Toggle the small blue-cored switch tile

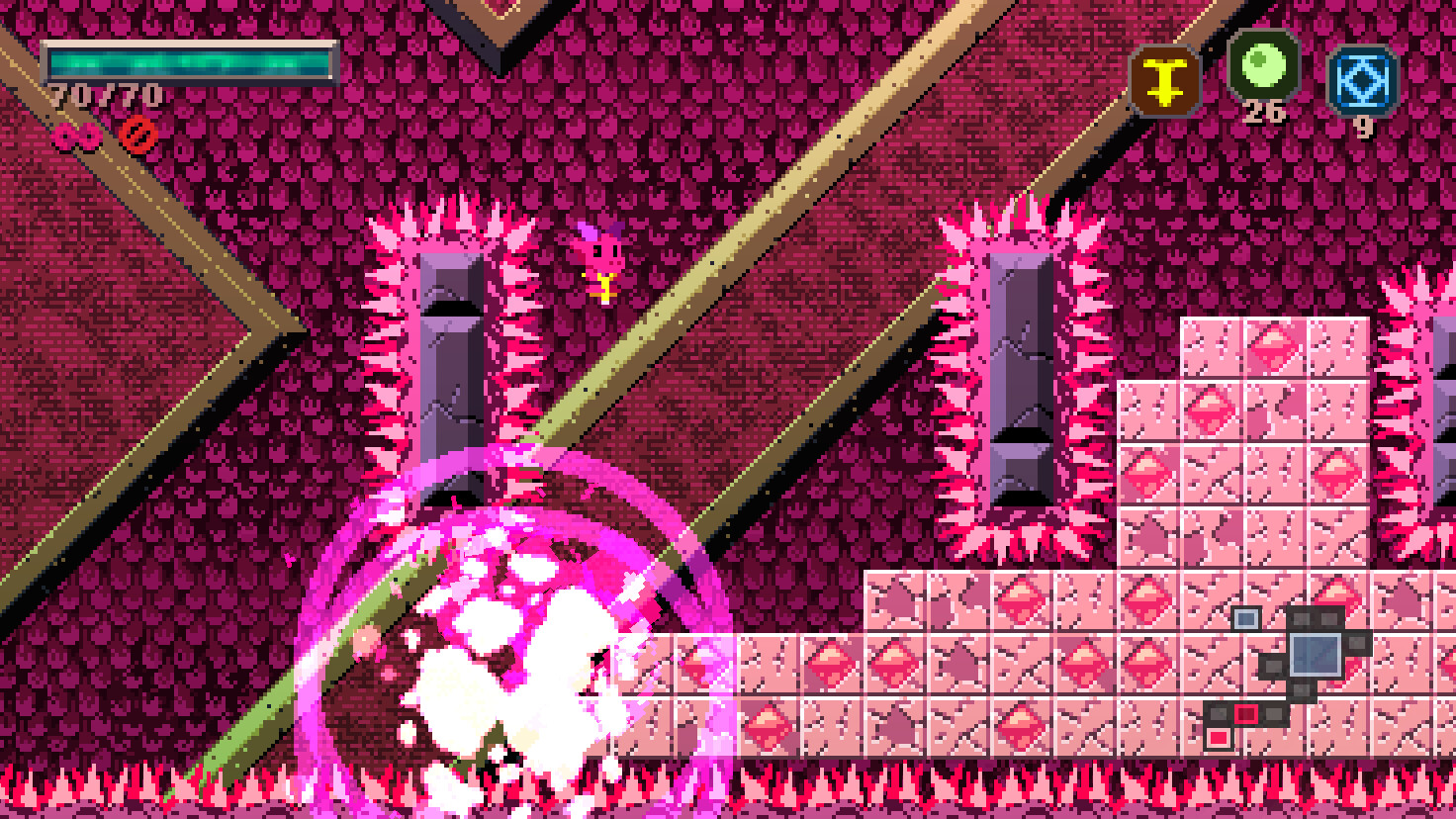click(1245, 621)
